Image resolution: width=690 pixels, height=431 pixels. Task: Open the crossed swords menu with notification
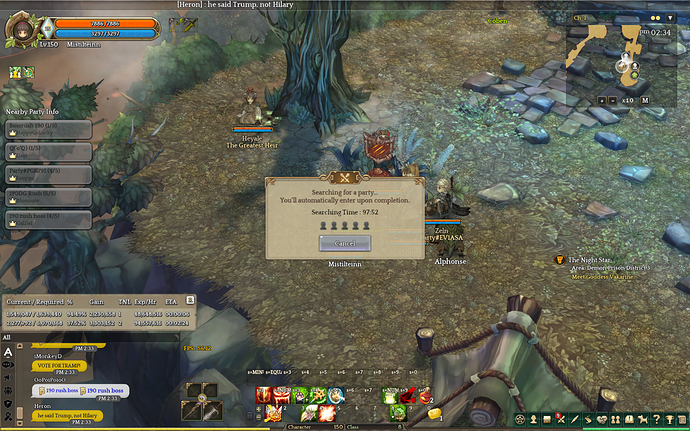coord(560,418)
